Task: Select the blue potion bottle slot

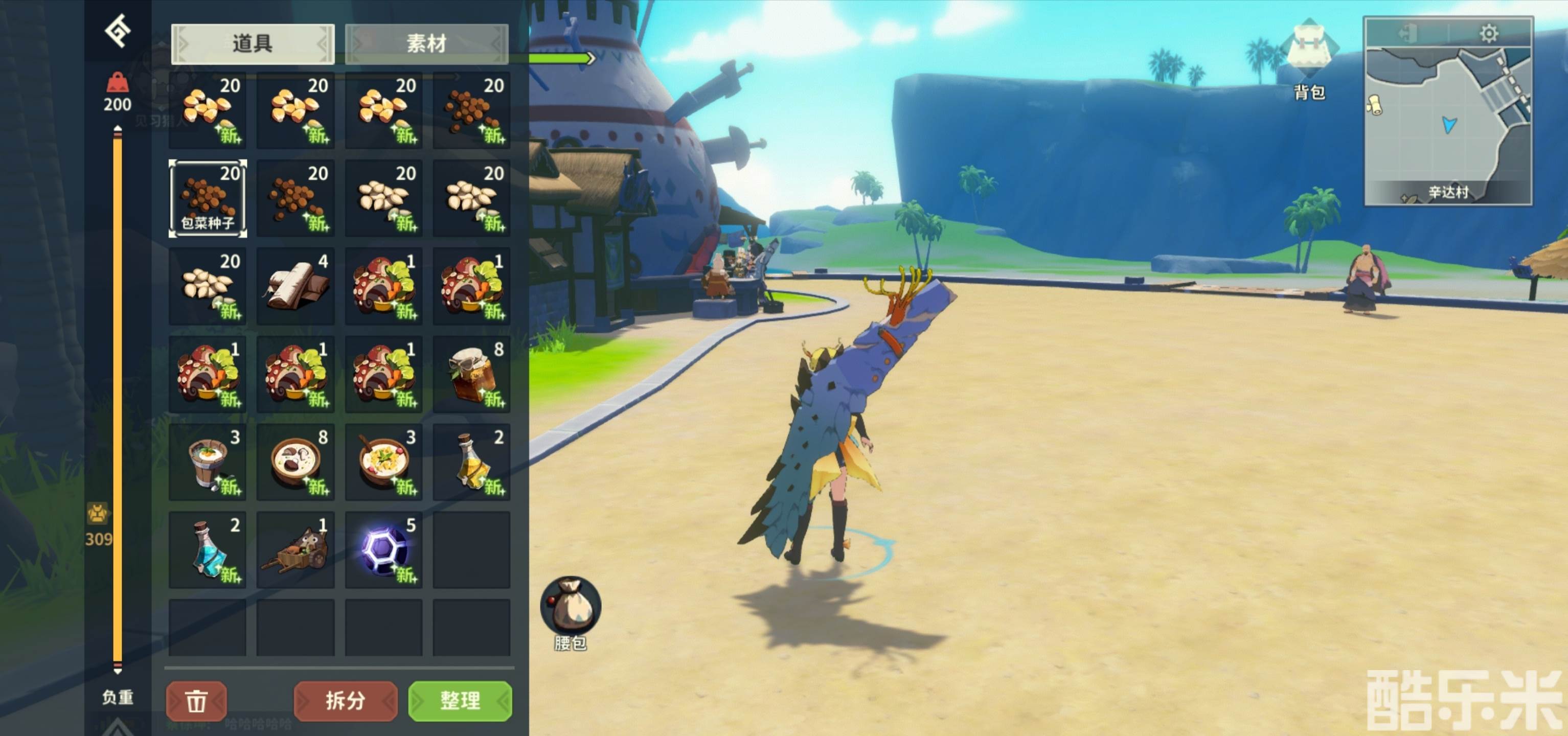Action: pyautogui.click(x=208, y=550)
